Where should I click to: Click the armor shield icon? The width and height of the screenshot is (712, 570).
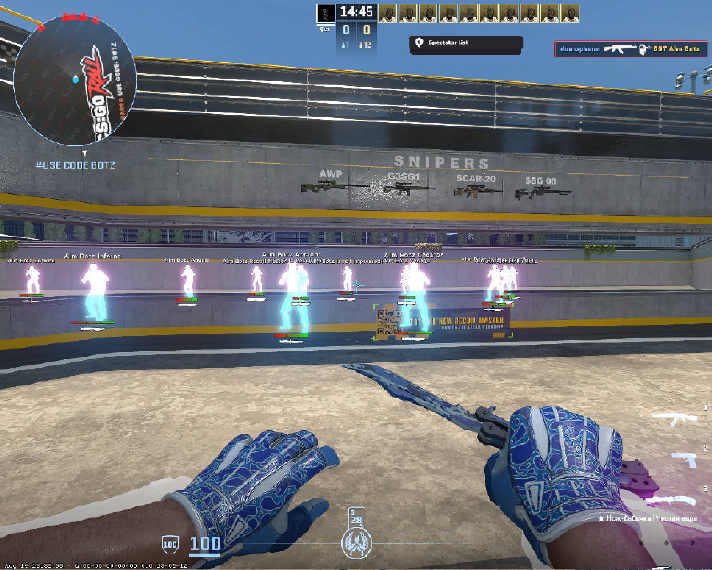pyautogui.click(x=170, y=546)
